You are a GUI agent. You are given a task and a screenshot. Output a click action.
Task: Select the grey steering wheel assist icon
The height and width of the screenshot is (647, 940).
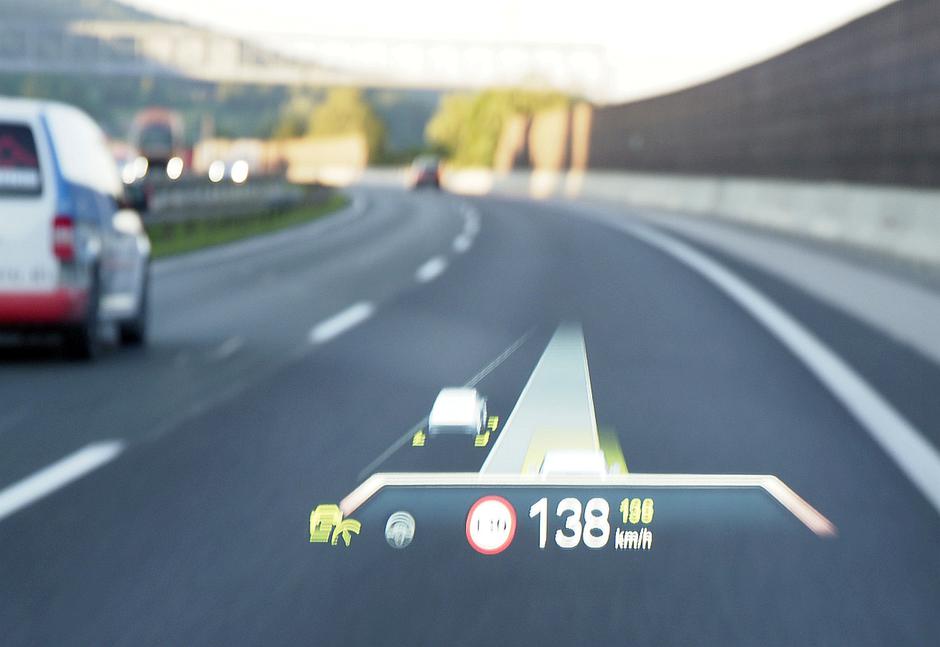(400, 529)
